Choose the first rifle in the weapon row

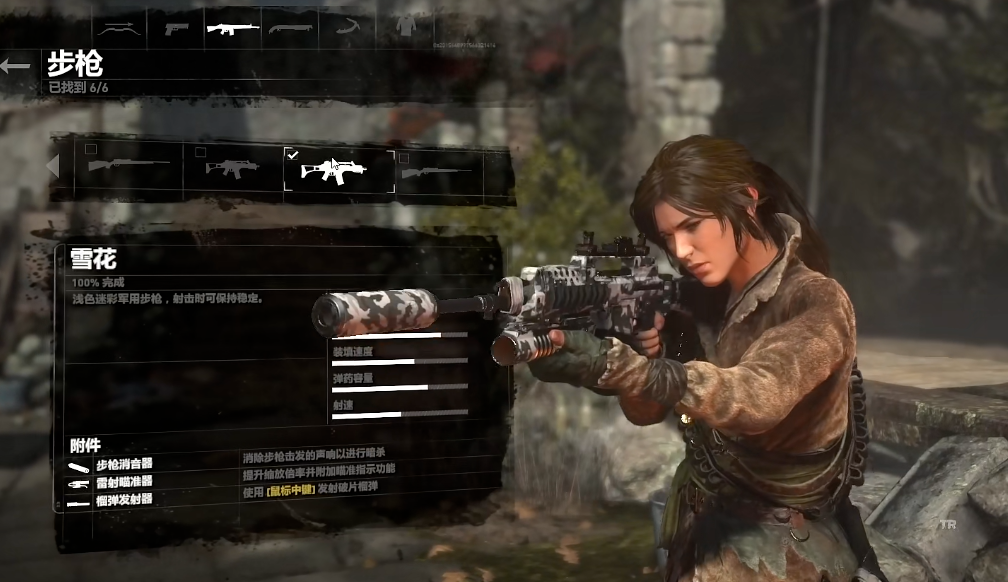[128, 167]
